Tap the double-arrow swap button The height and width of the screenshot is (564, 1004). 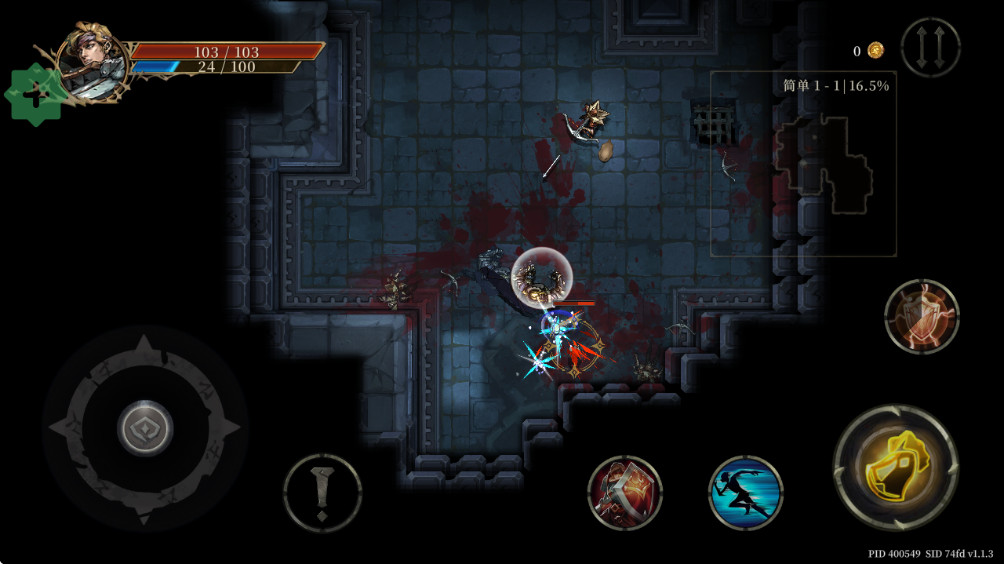(x=930, y=47)
